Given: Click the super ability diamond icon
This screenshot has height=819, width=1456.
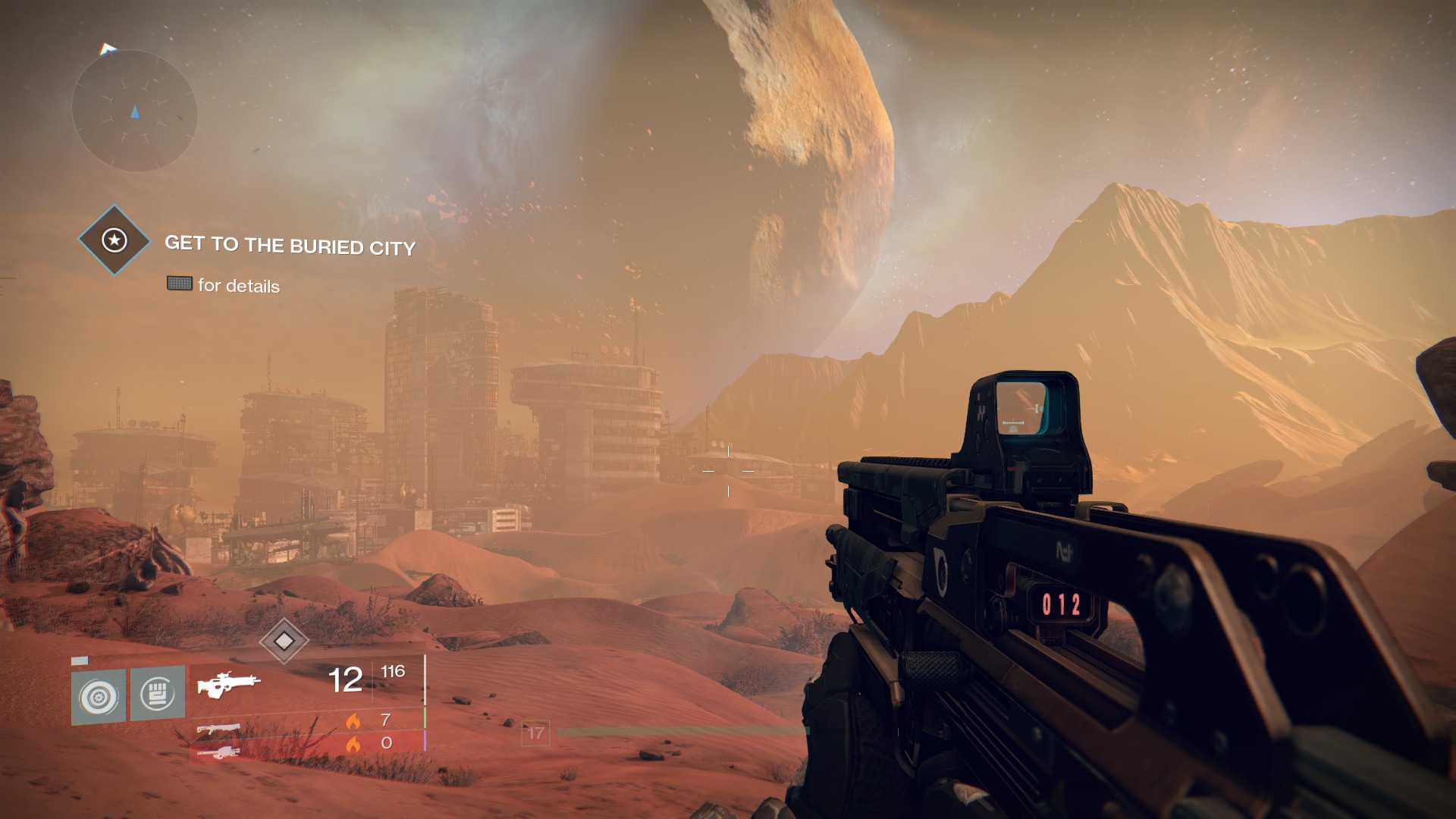Looking at the screenshot, I should [x=284, y=642].
